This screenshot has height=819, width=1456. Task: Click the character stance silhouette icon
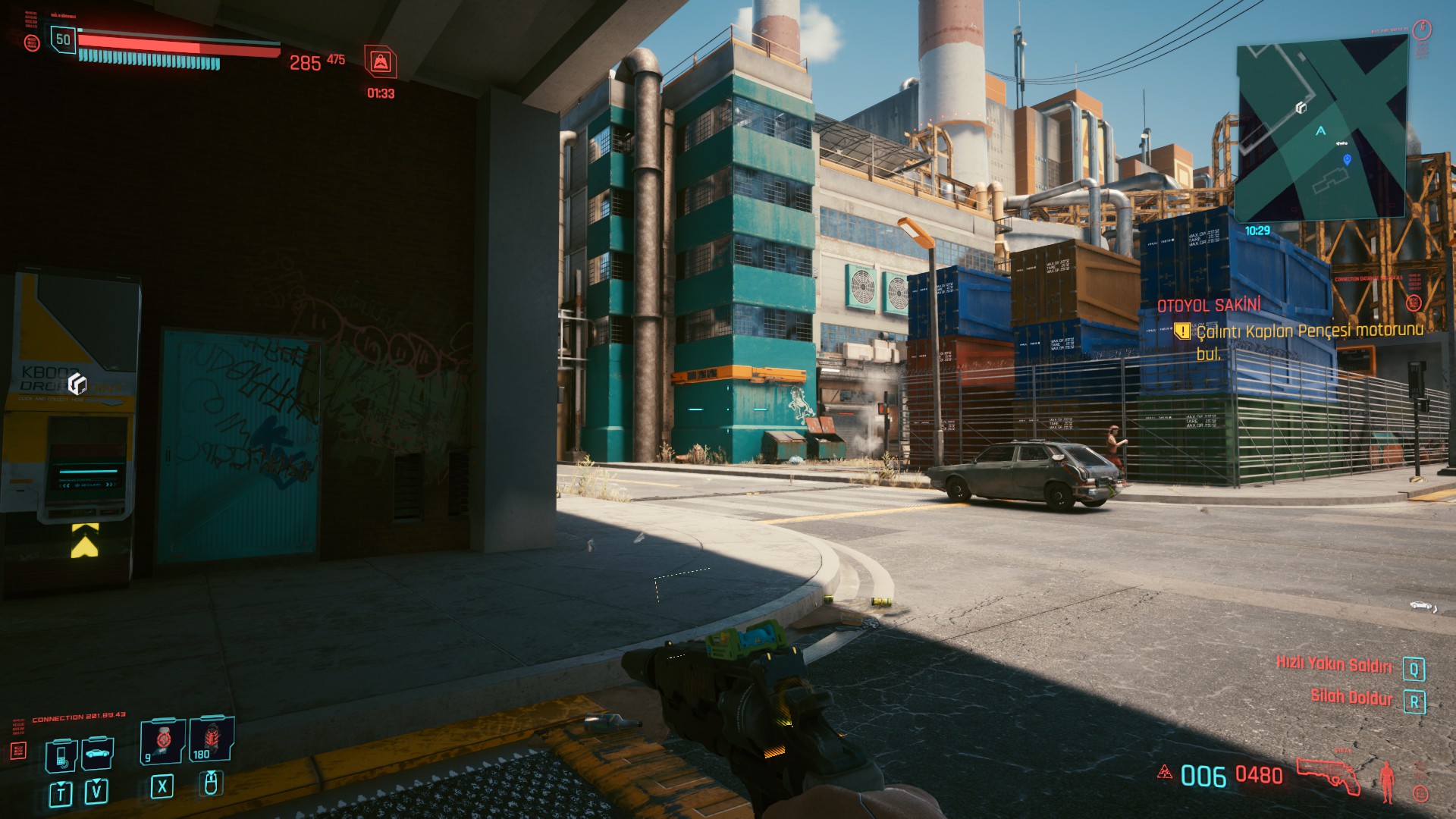1388,781
